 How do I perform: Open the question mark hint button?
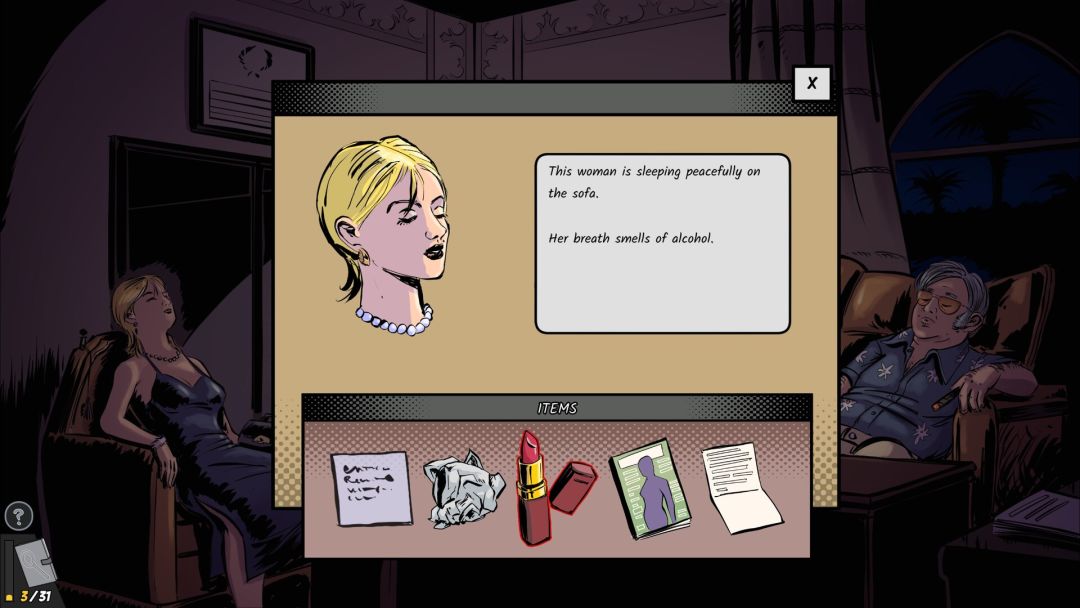click(19, 516)
